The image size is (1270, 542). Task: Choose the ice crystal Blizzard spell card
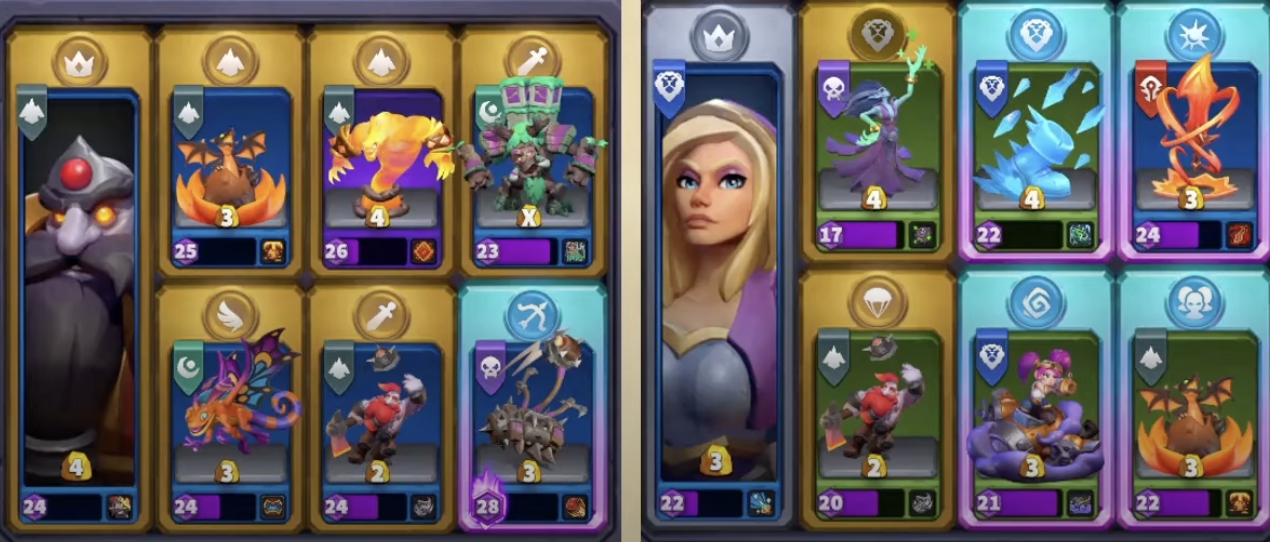click(x=1035, y=150)
